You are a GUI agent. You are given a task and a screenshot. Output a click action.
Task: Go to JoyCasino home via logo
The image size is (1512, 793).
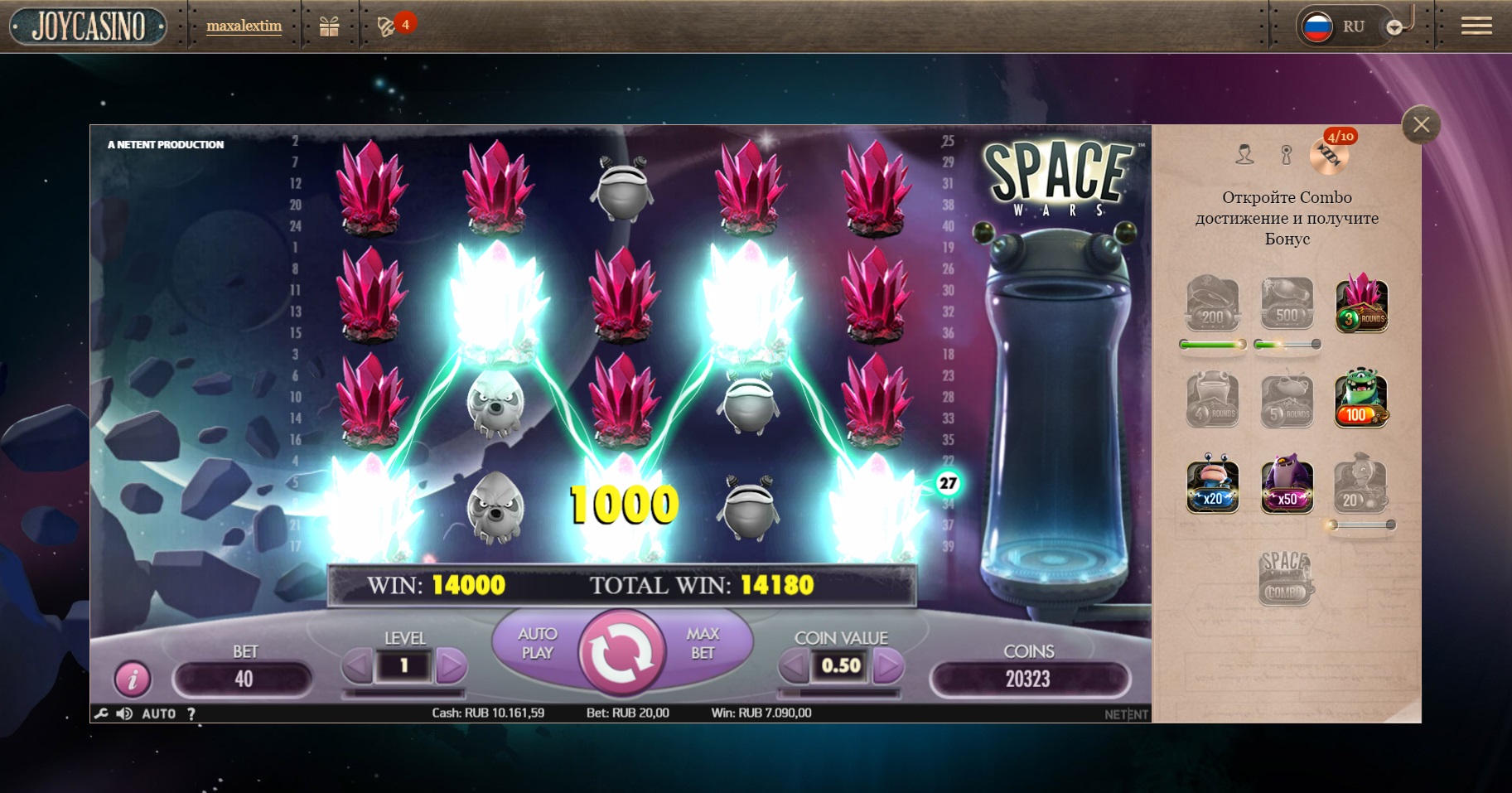click(x=89, y=27)
